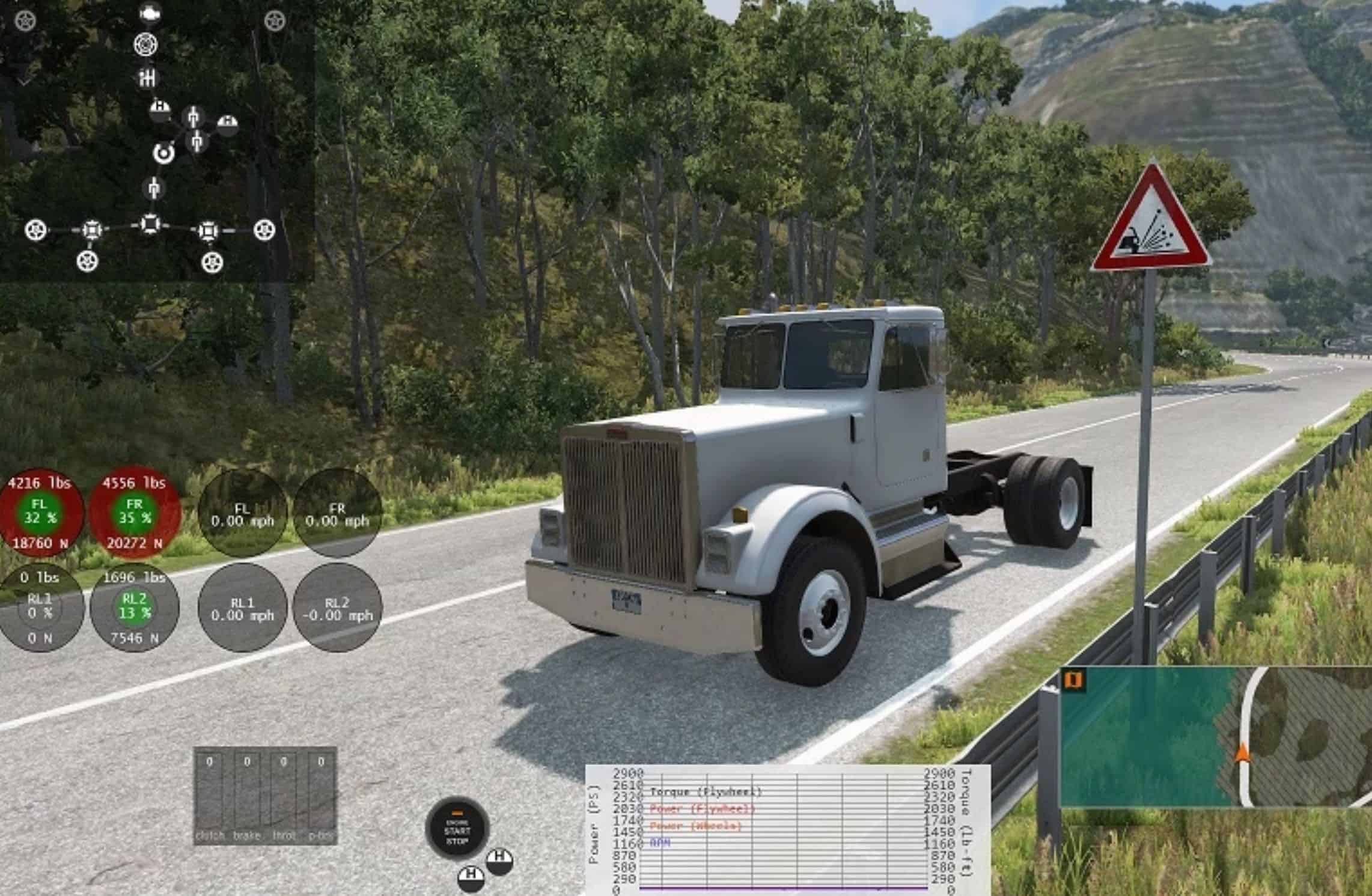Select the engine icon in powertrain diagram
The width and height of the screenshot is (1372, 896).
pyautogui.click(x=148, y=13)
